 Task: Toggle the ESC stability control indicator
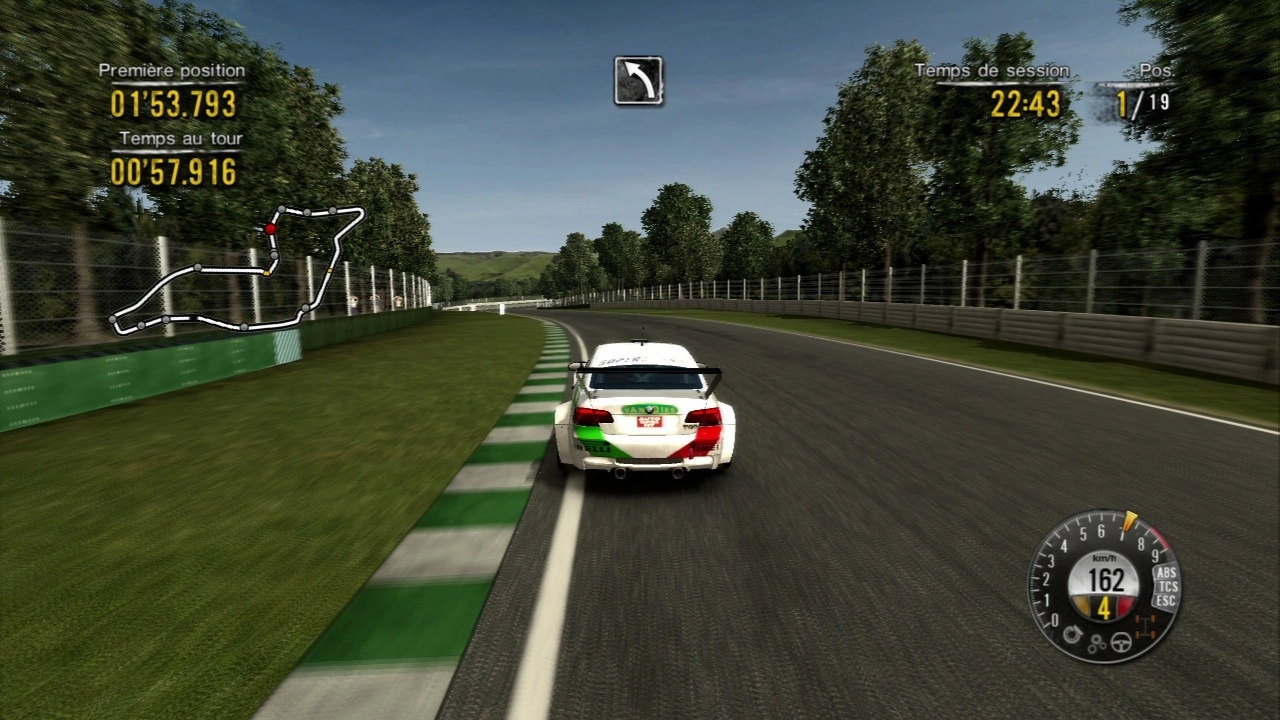point(1165,600)
